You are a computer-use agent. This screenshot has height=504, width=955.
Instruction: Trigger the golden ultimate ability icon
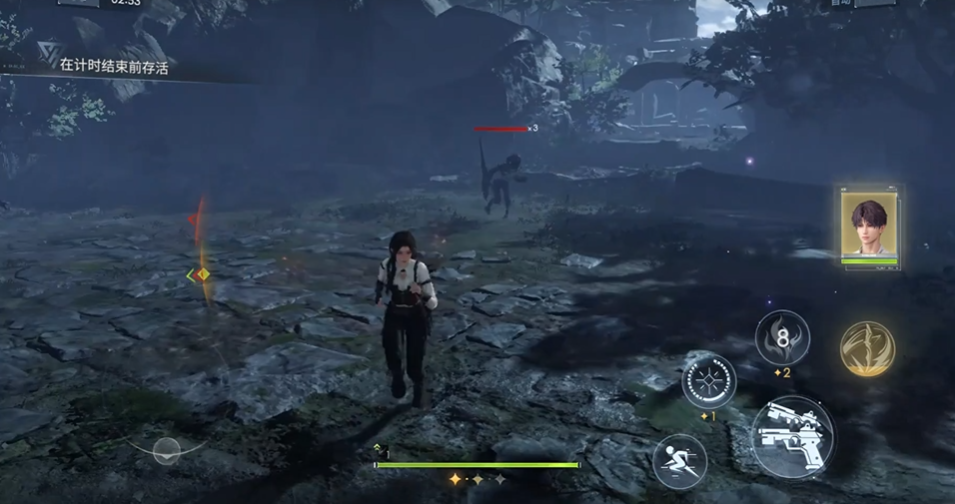coord(867,347)
